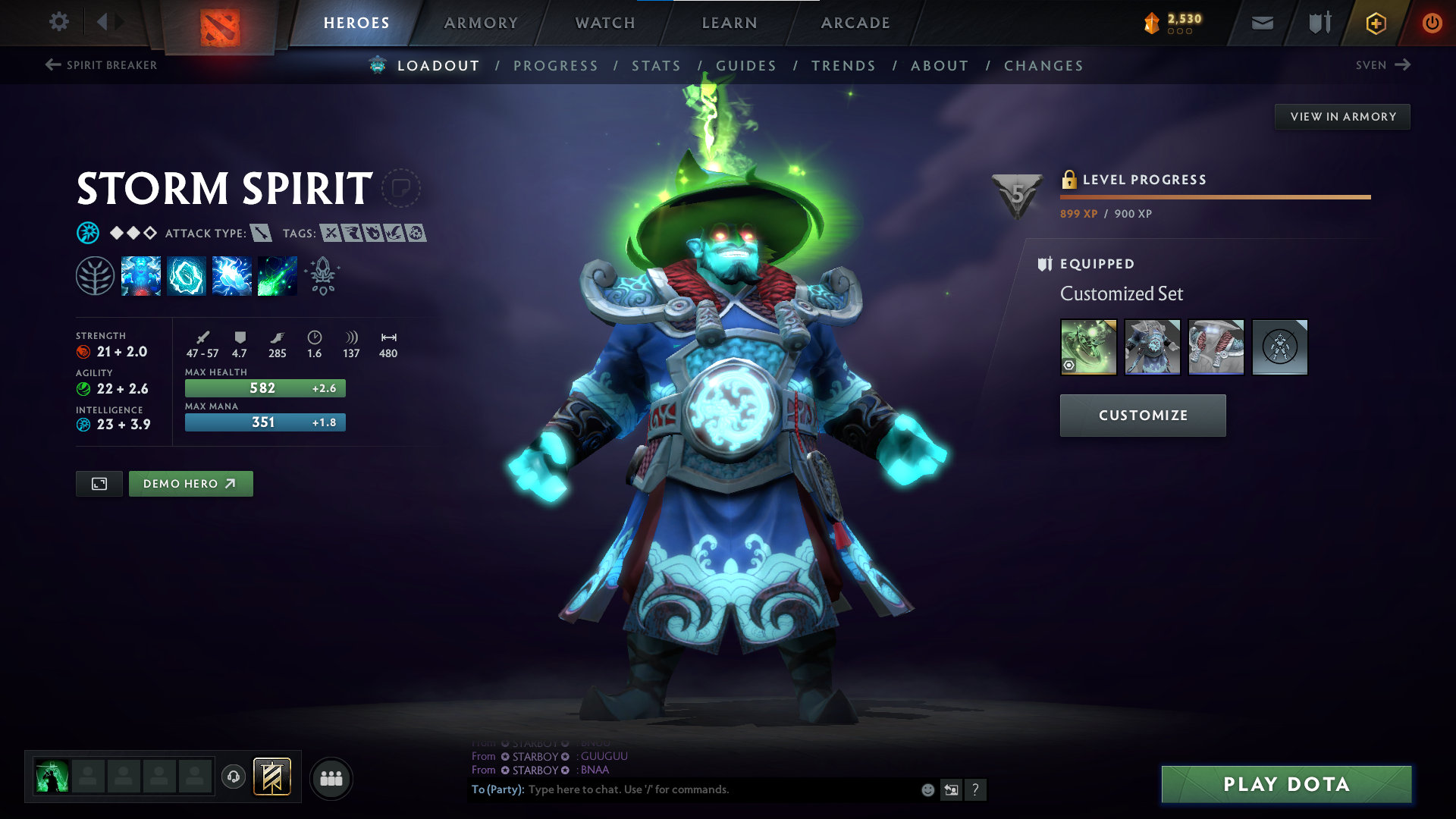
Task: Select the green hat item thumbnail
Action: (1087, 347)
